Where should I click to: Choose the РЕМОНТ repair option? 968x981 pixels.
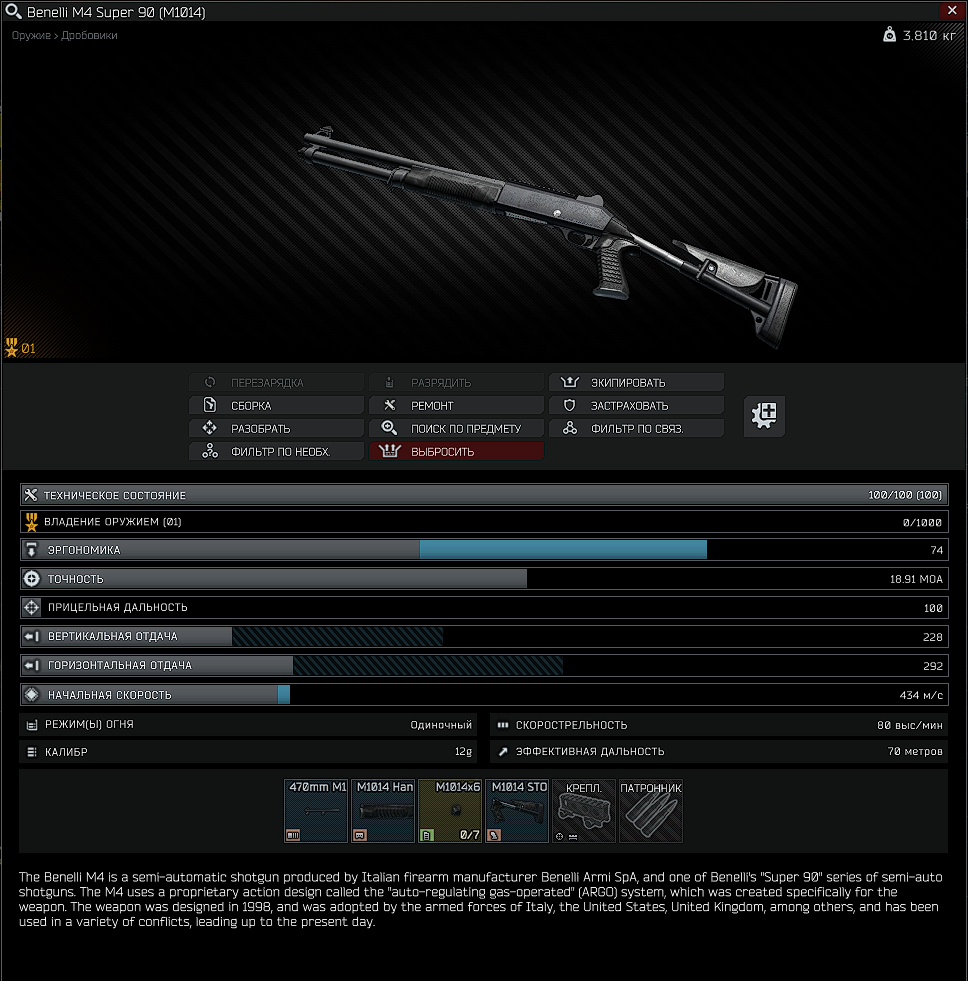457,406
